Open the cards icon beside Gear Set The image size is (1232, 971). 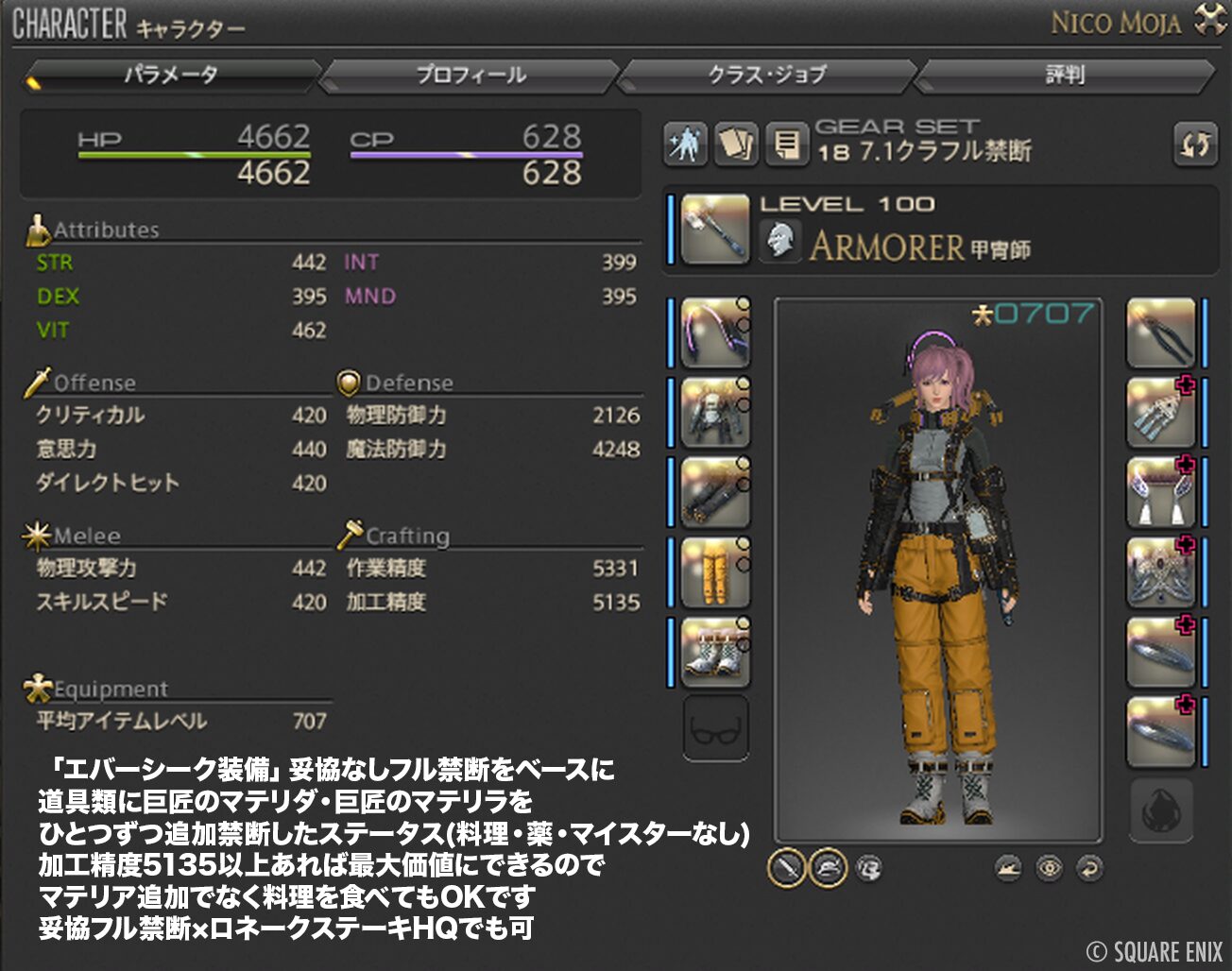click(x=735, y=145)
